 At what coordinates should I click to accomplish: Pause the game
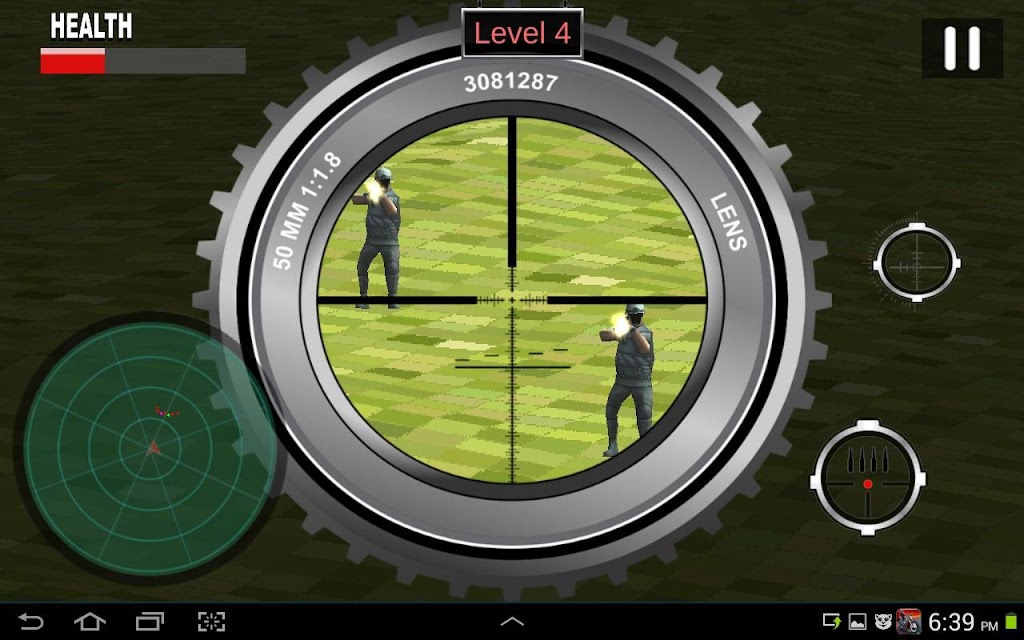click(x=962, y=48)
